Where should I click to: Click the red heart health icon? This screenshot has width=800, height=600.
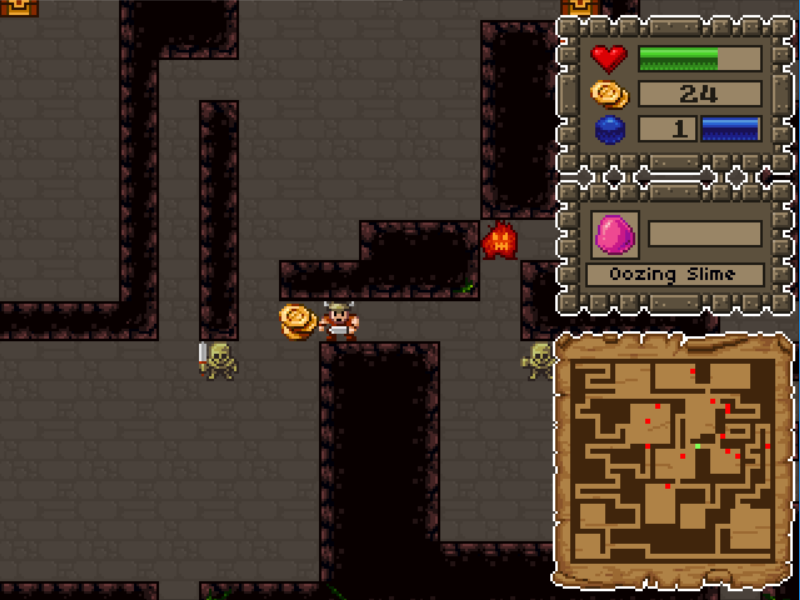click(608, 59)
